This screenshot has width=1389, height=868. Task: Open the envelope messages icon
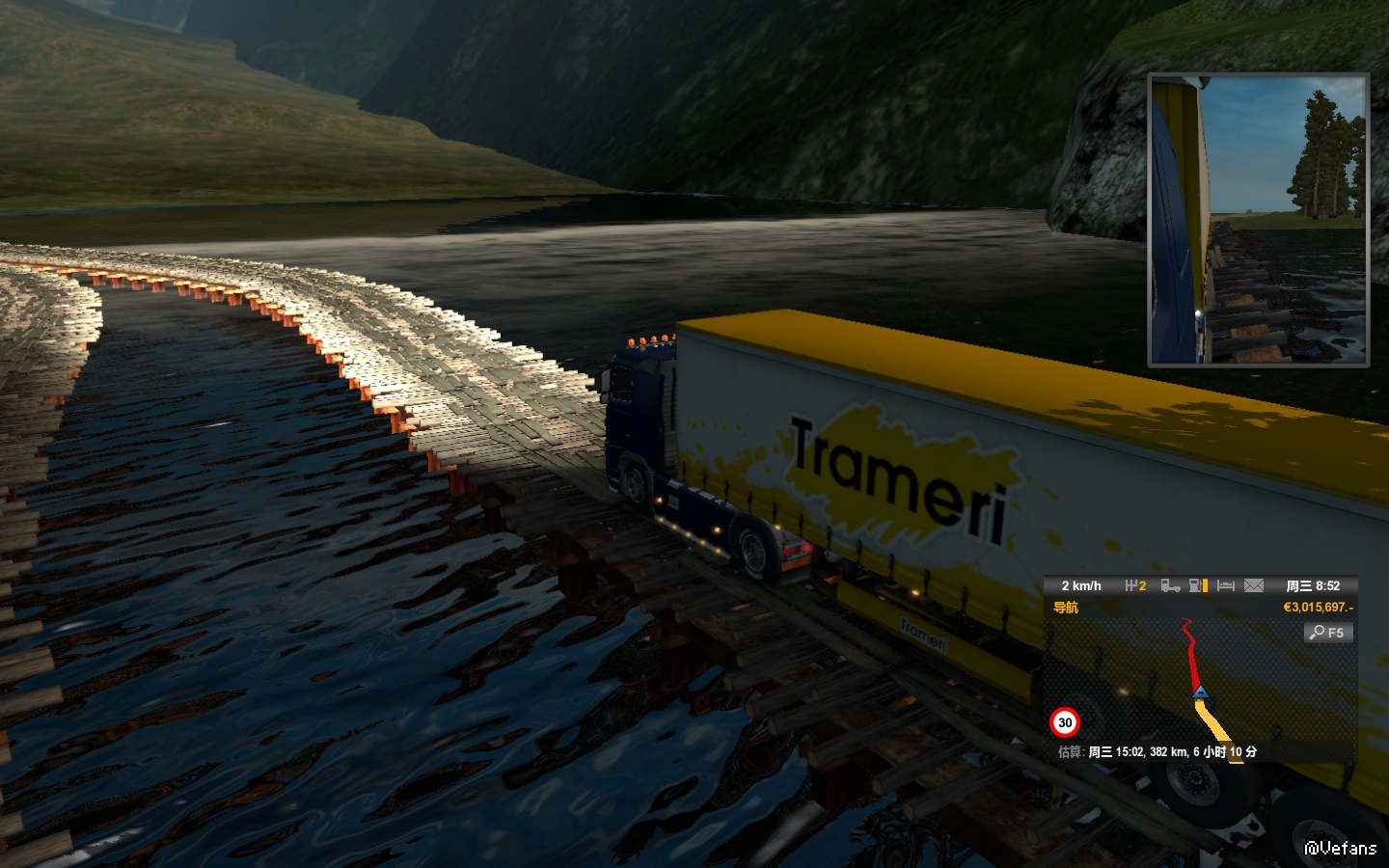pyautogui.click(x=1254, y=585)
